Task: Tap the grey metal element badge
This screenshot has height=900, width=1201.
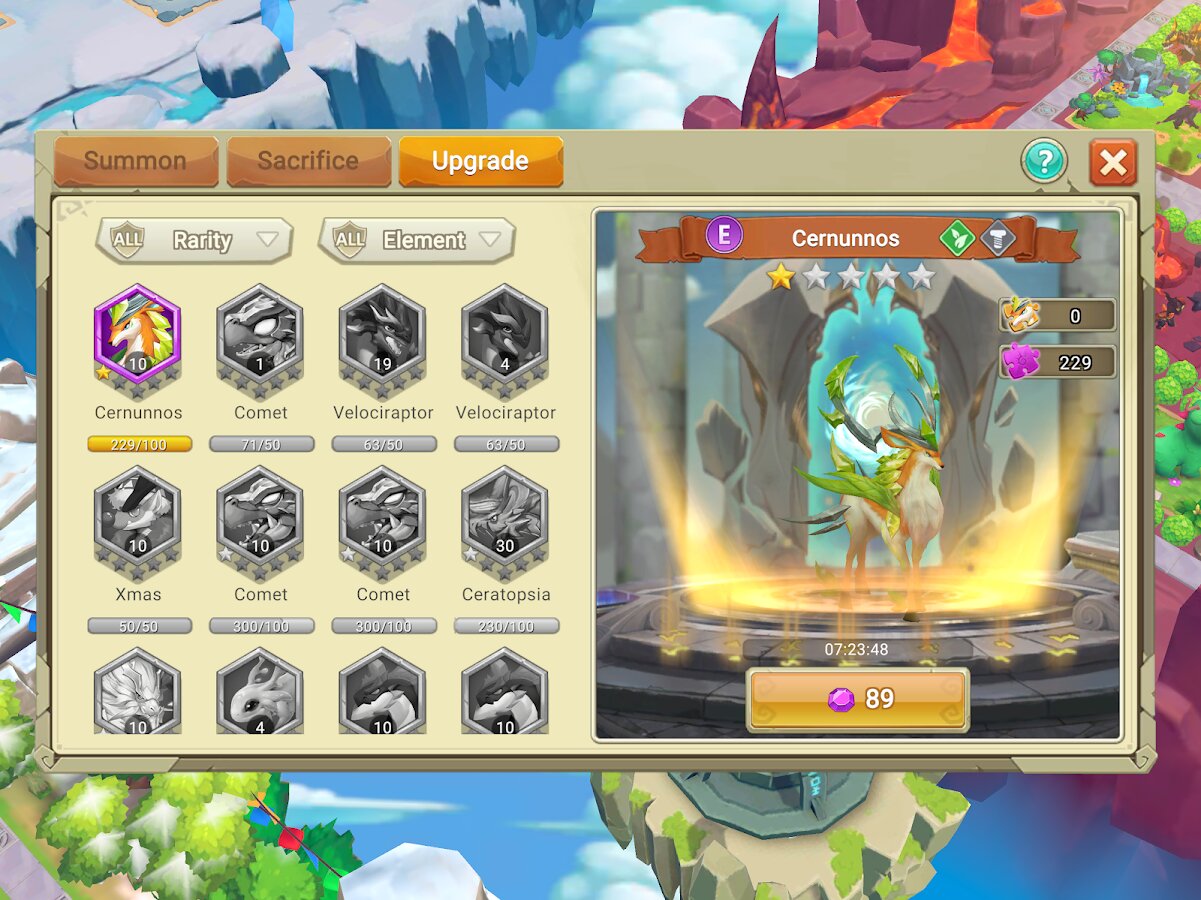Action: (x=997, y=238)
